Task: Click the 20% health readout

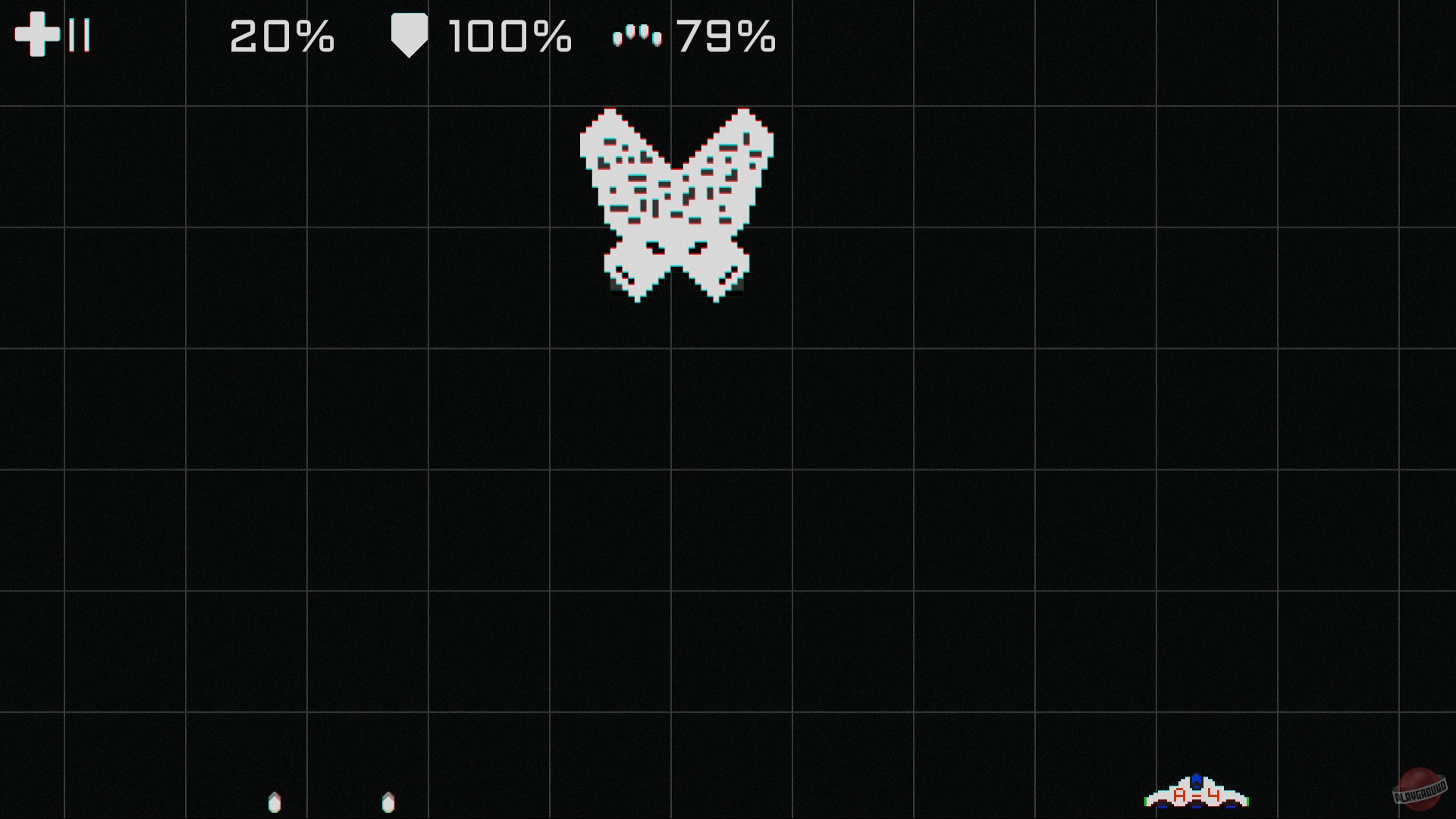Action: (x=281, y=35)
